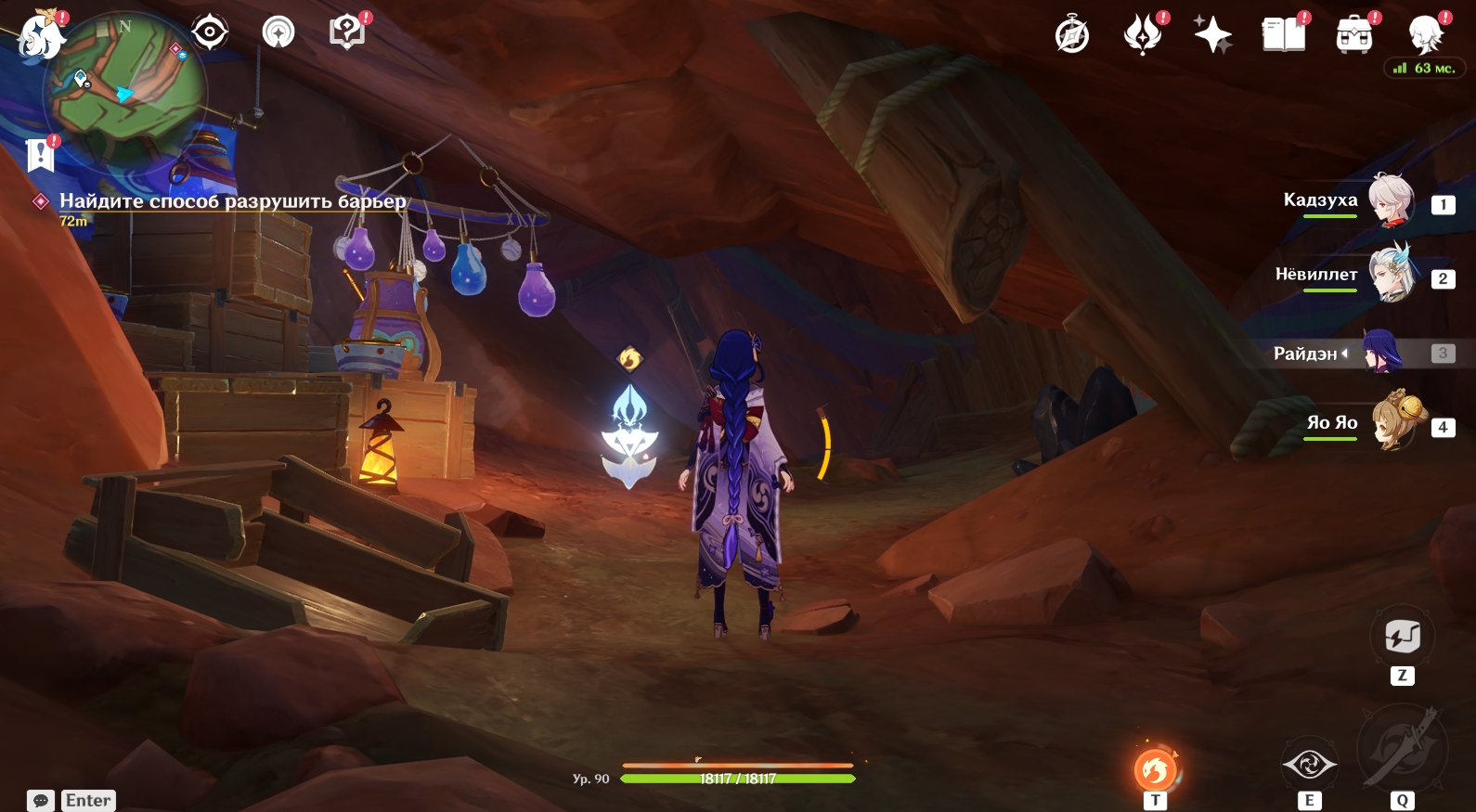Switch to party member Нёвиллет
1476x812 pixels.
click(x=1391, y=276)
